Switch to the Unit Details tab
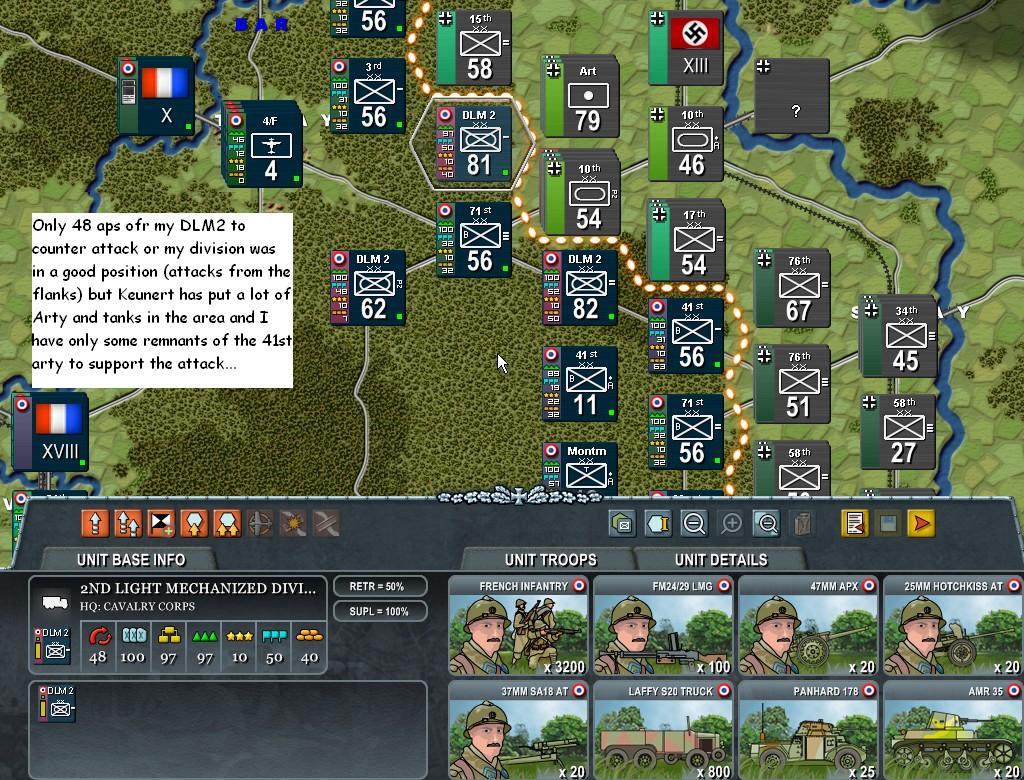Viewport: 1024px width, 780px height. pos(720,560)
